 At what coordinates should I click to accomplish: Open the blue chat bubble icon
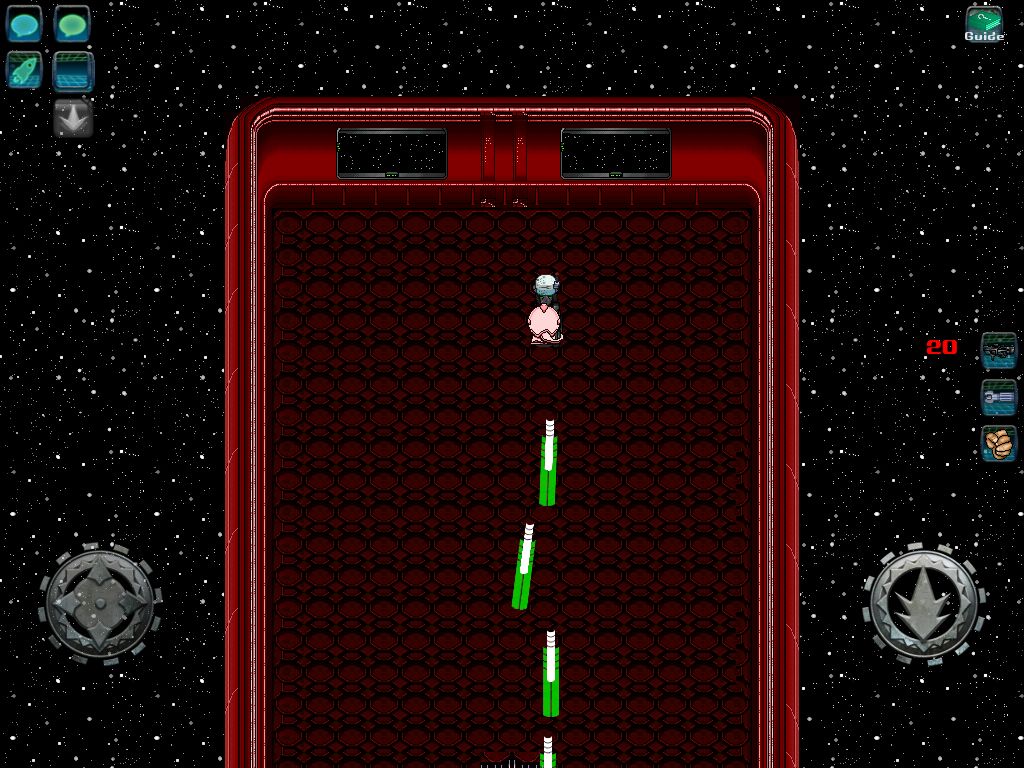[x=24, y=24]
